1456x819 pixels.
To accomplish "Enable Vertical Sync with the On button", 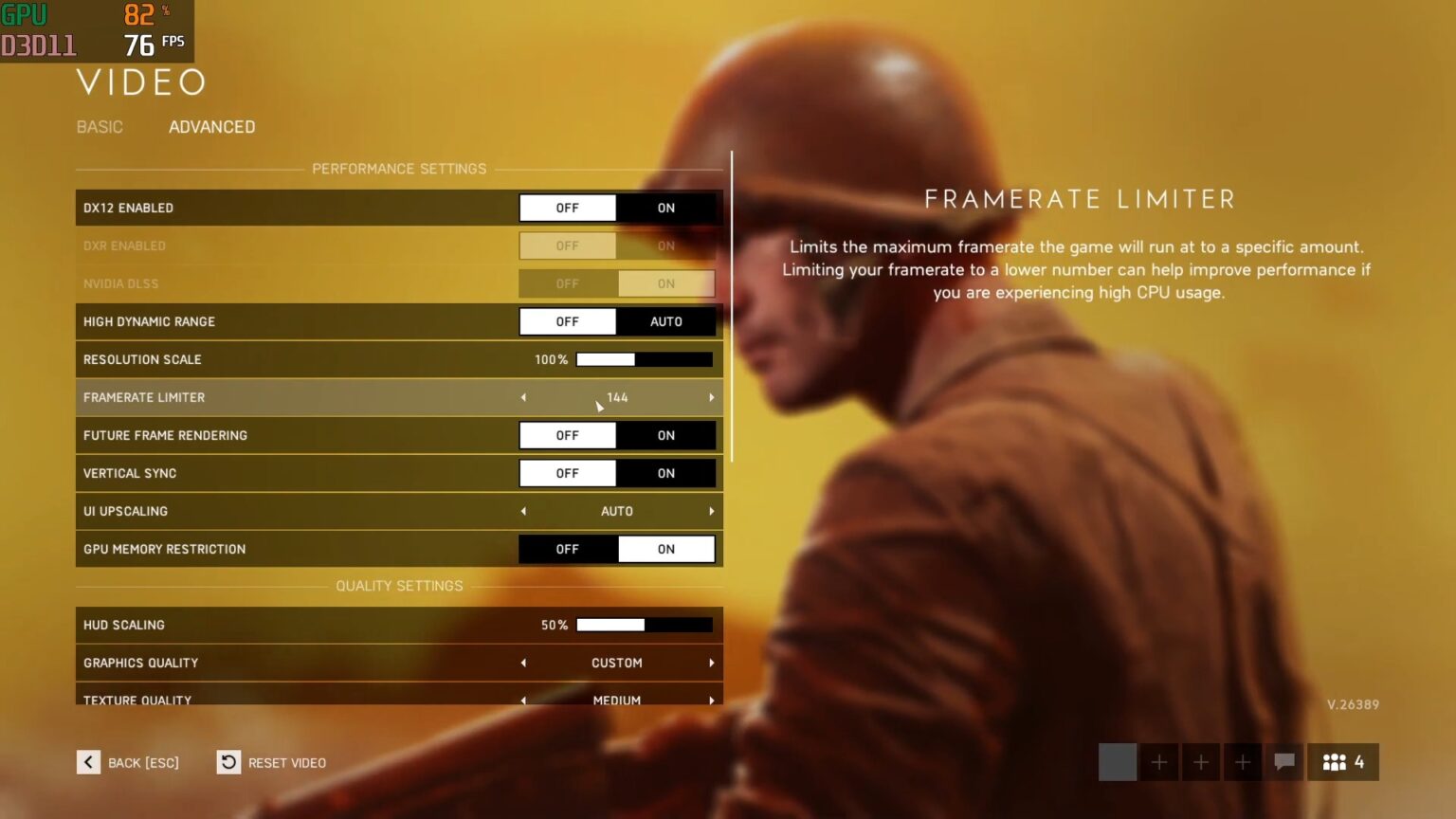I will 666,473.
